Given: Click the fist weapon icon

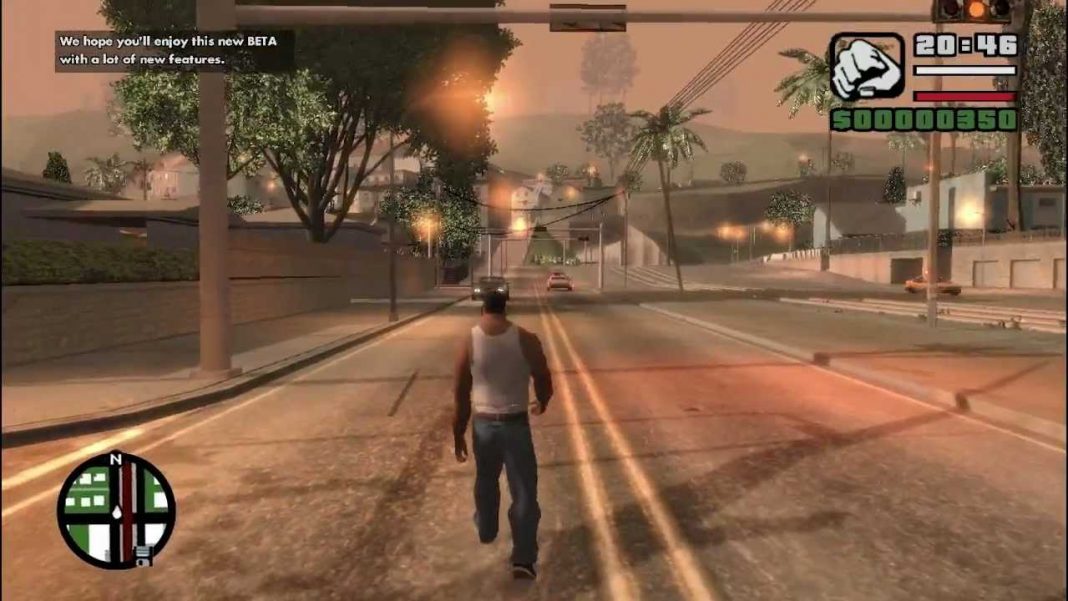Looking at the screenshot, I should 866,67.
